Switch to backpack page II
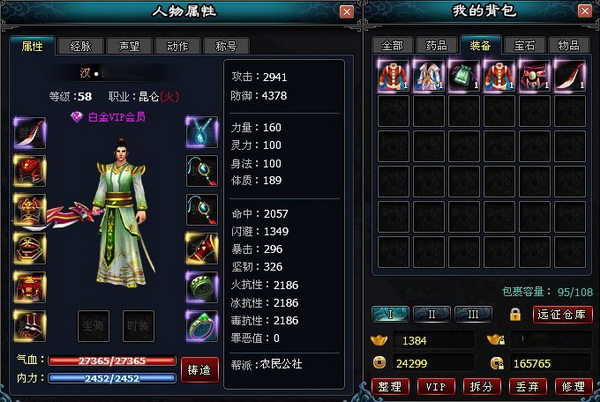 click(433, 314)
